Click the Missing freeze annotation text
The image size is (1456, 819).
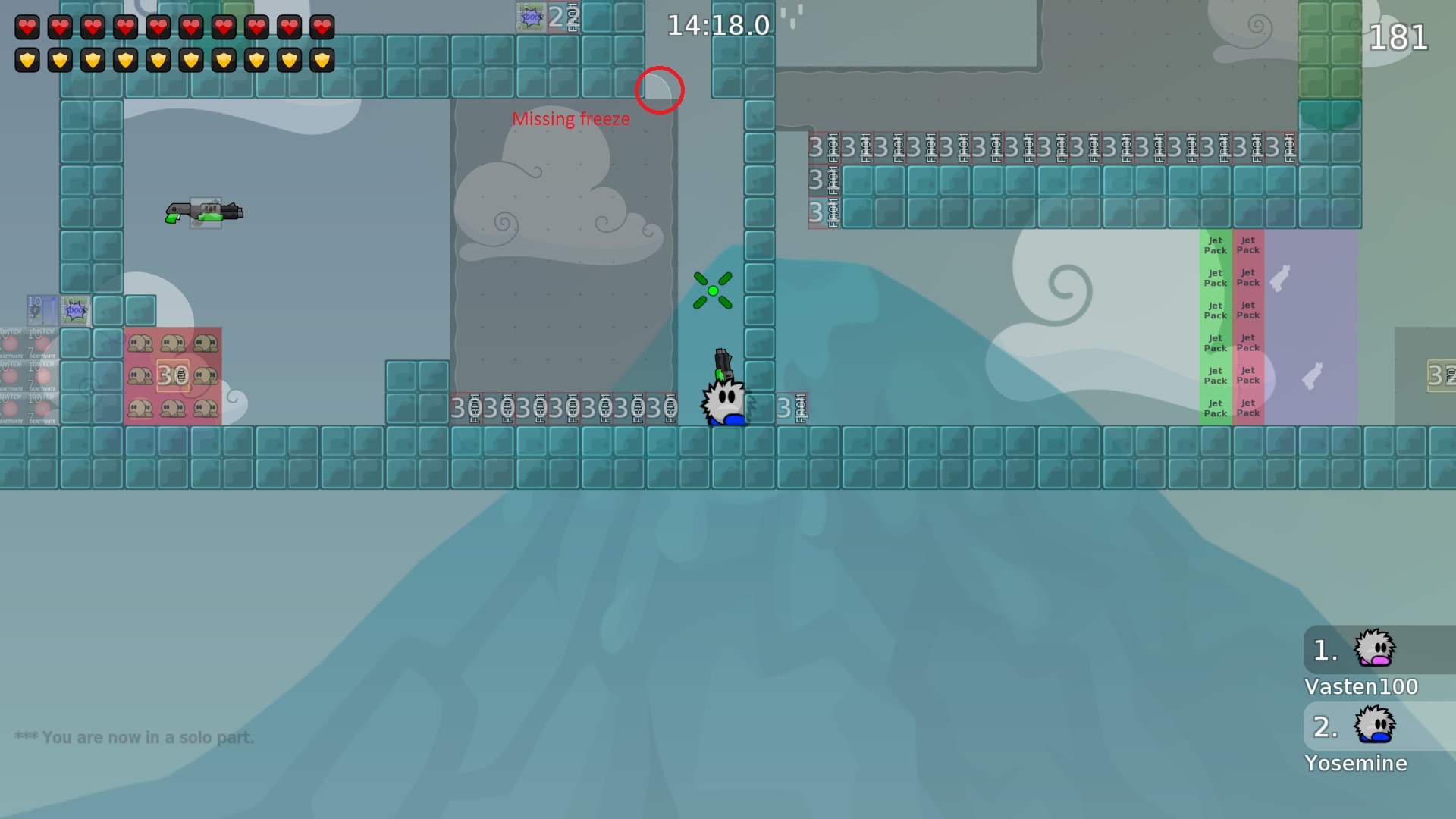click(571, 118)
